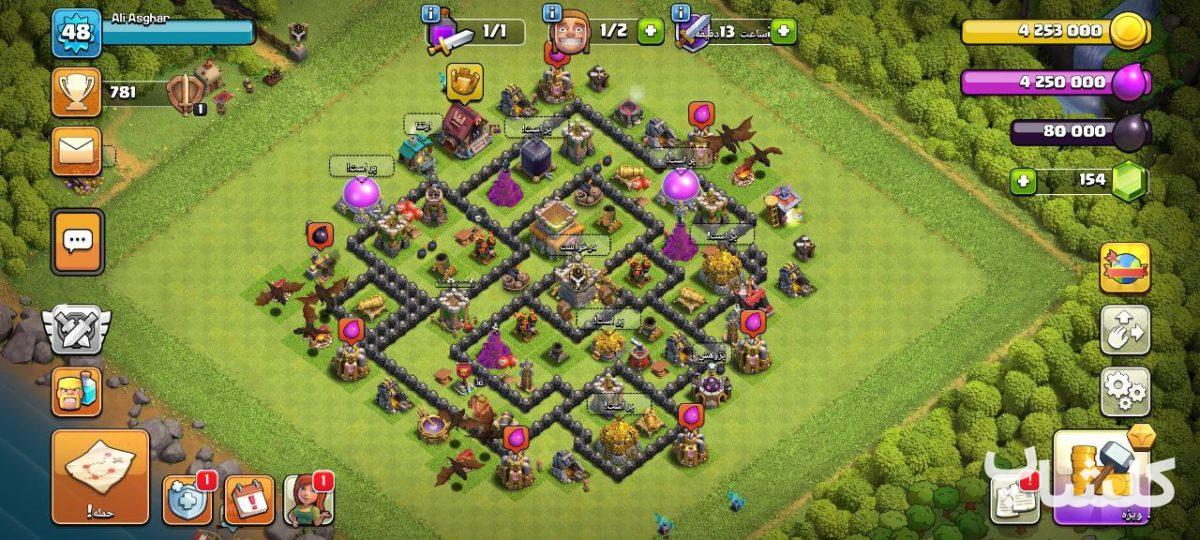Tap the level 48 experience badge
Viewport: 1200px width, 540px height.
point(76,32)
